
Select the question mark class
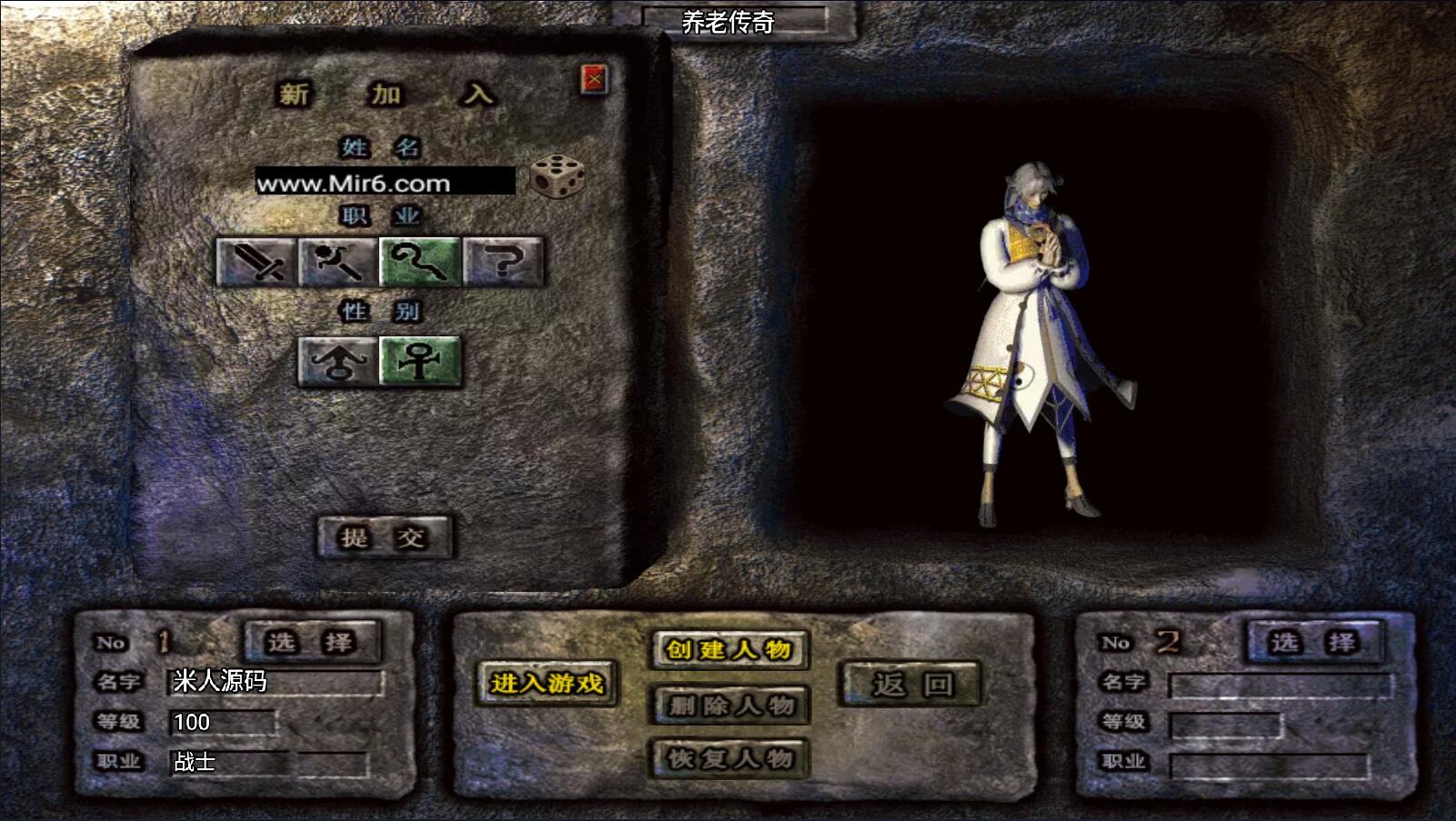coord(503,263)
